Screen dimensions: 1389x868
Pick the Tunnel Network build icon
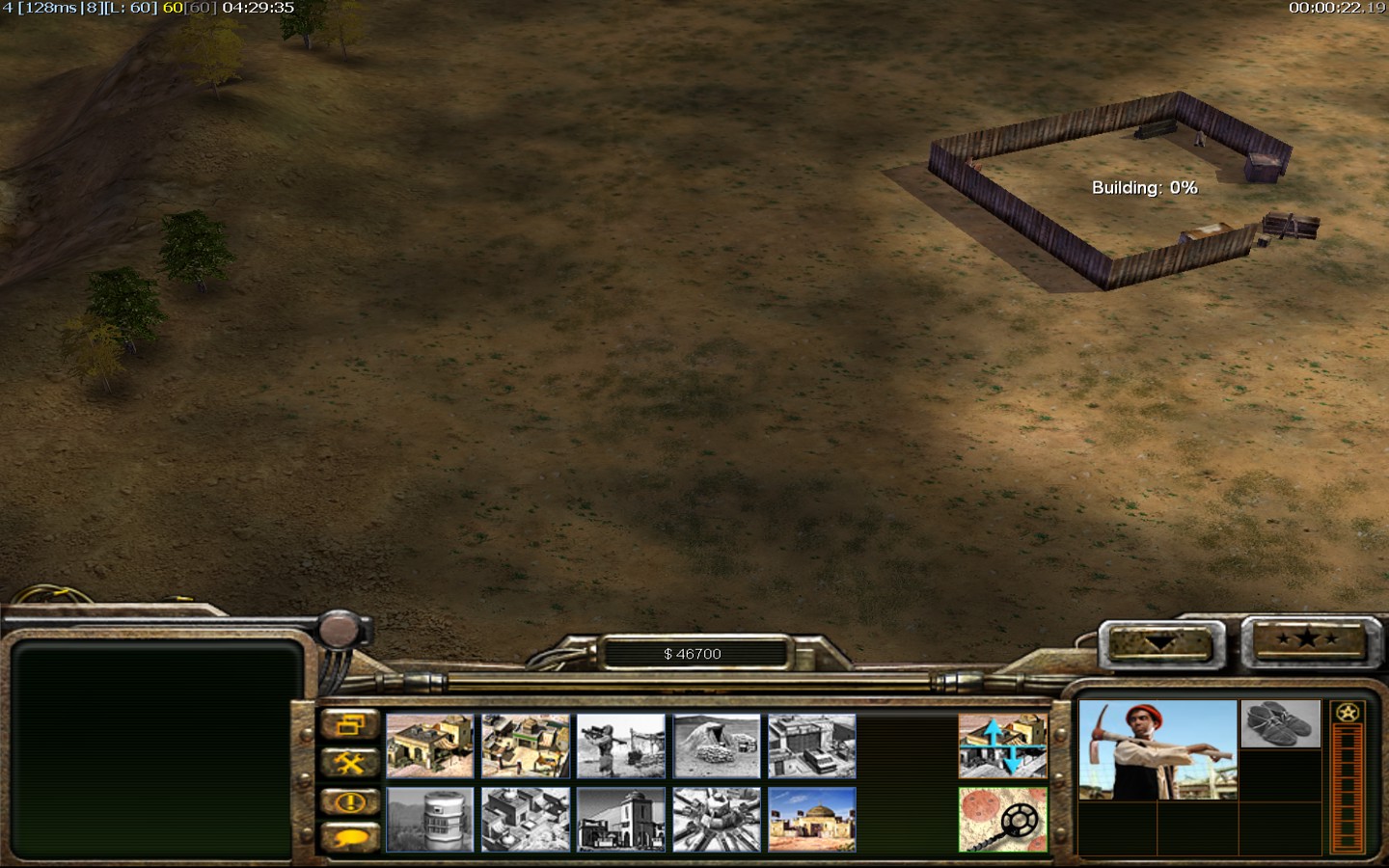click(x=717, y=746)
